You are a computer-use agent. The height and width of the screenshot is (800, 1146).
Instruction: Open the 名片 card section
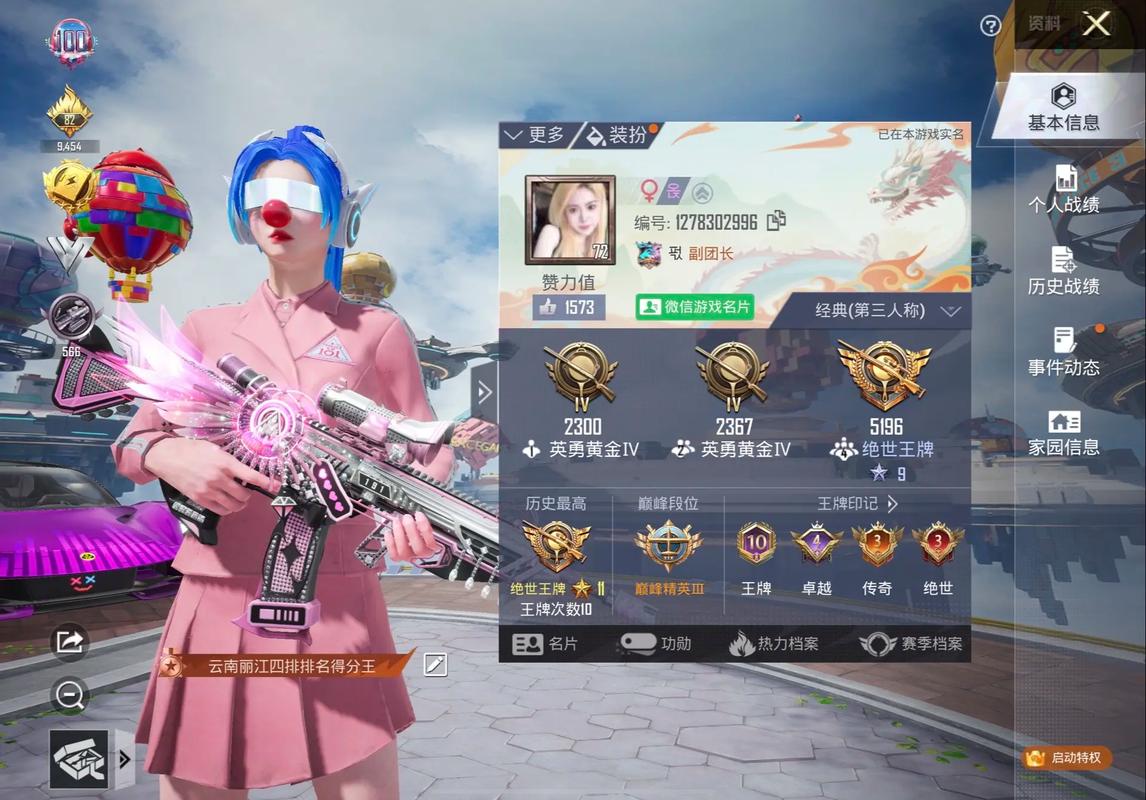click(545, 644)
